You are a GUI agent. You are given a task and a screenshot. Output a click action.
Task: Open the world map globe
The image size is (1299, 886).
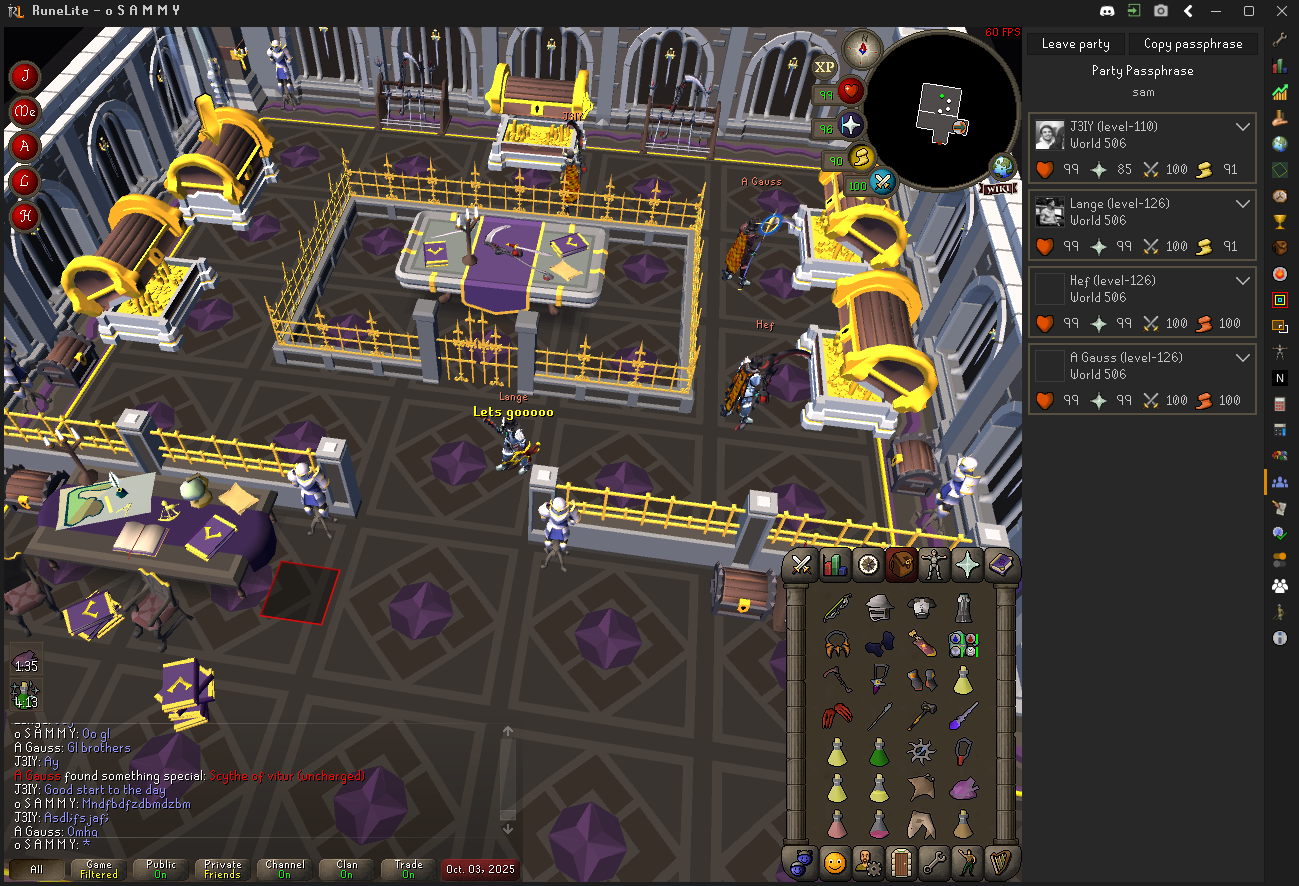[x=1001, y=166]
